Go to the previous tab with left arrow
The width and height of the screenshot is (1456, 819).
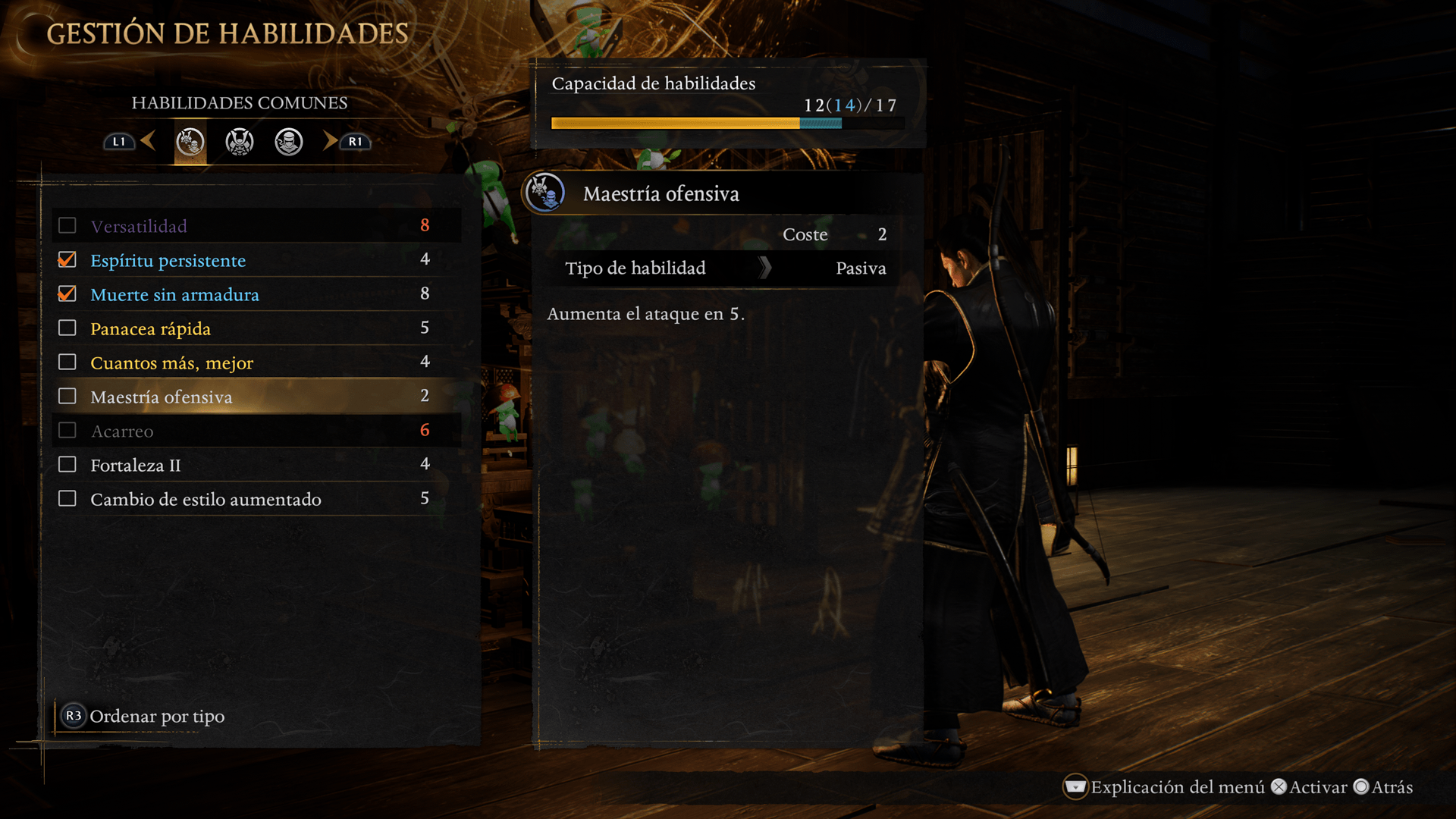[149, 141]
